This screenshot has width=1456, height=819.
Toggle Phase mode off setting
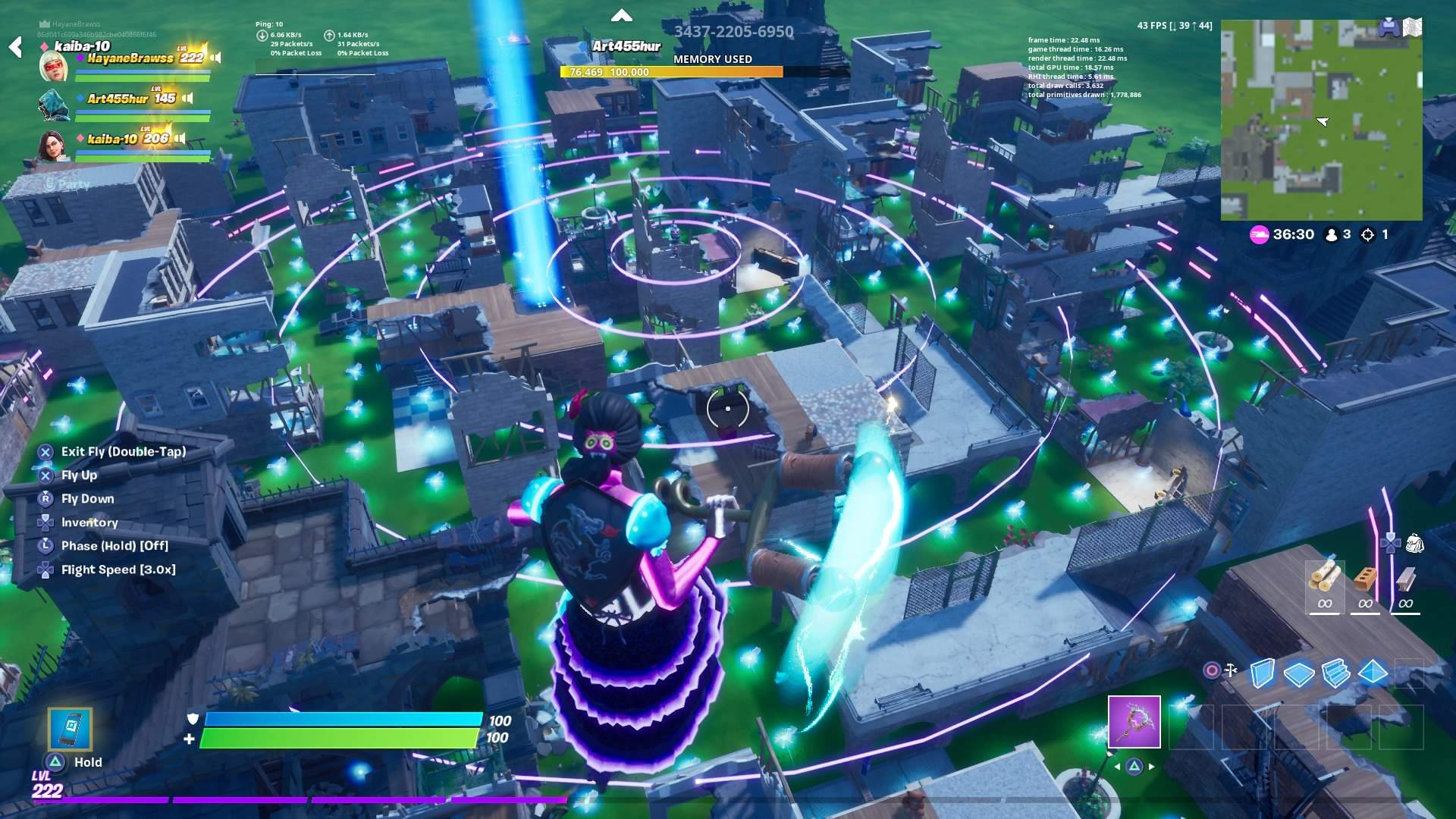114,545
